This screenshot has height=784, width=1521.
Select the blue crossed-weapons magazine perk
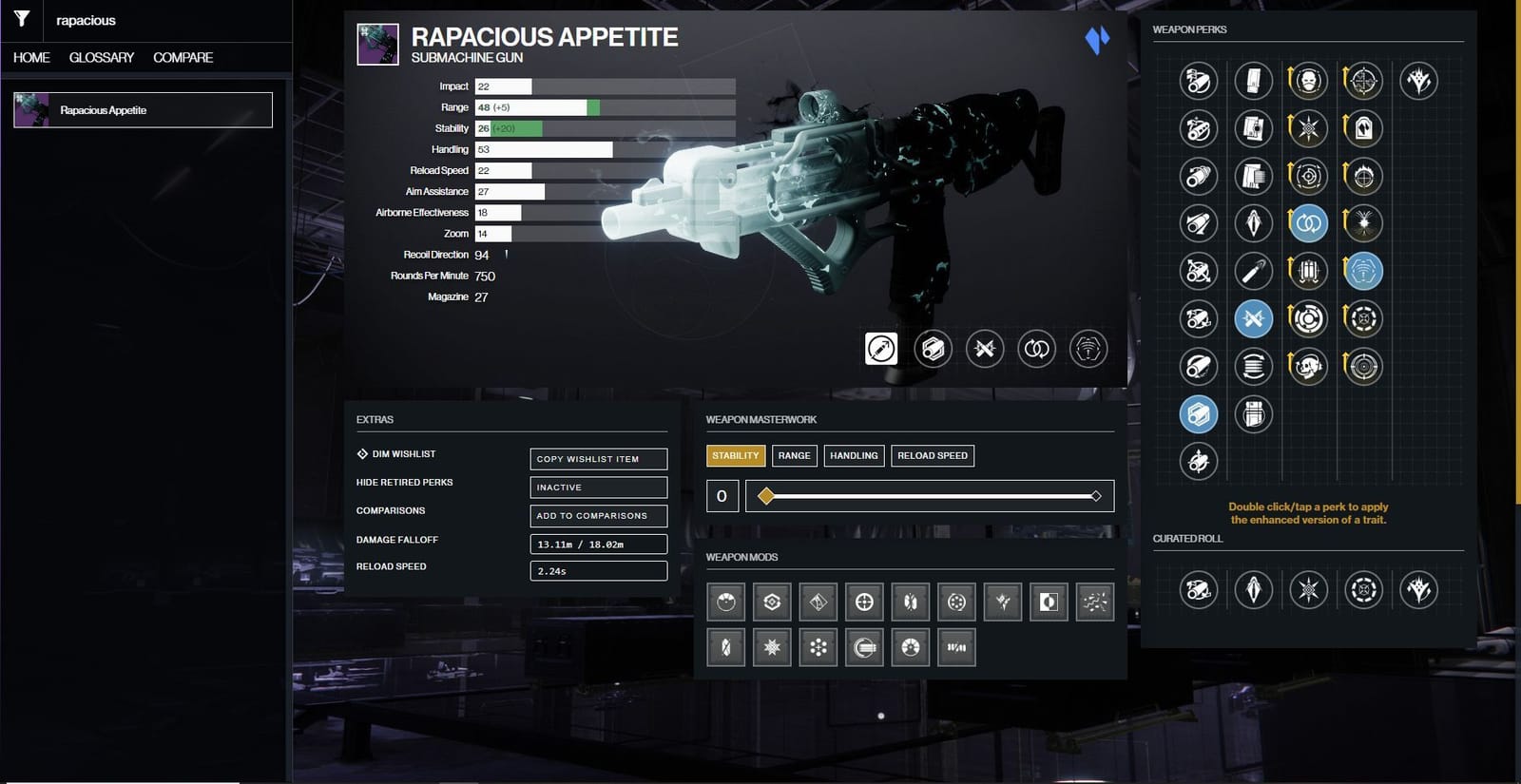1254,319
